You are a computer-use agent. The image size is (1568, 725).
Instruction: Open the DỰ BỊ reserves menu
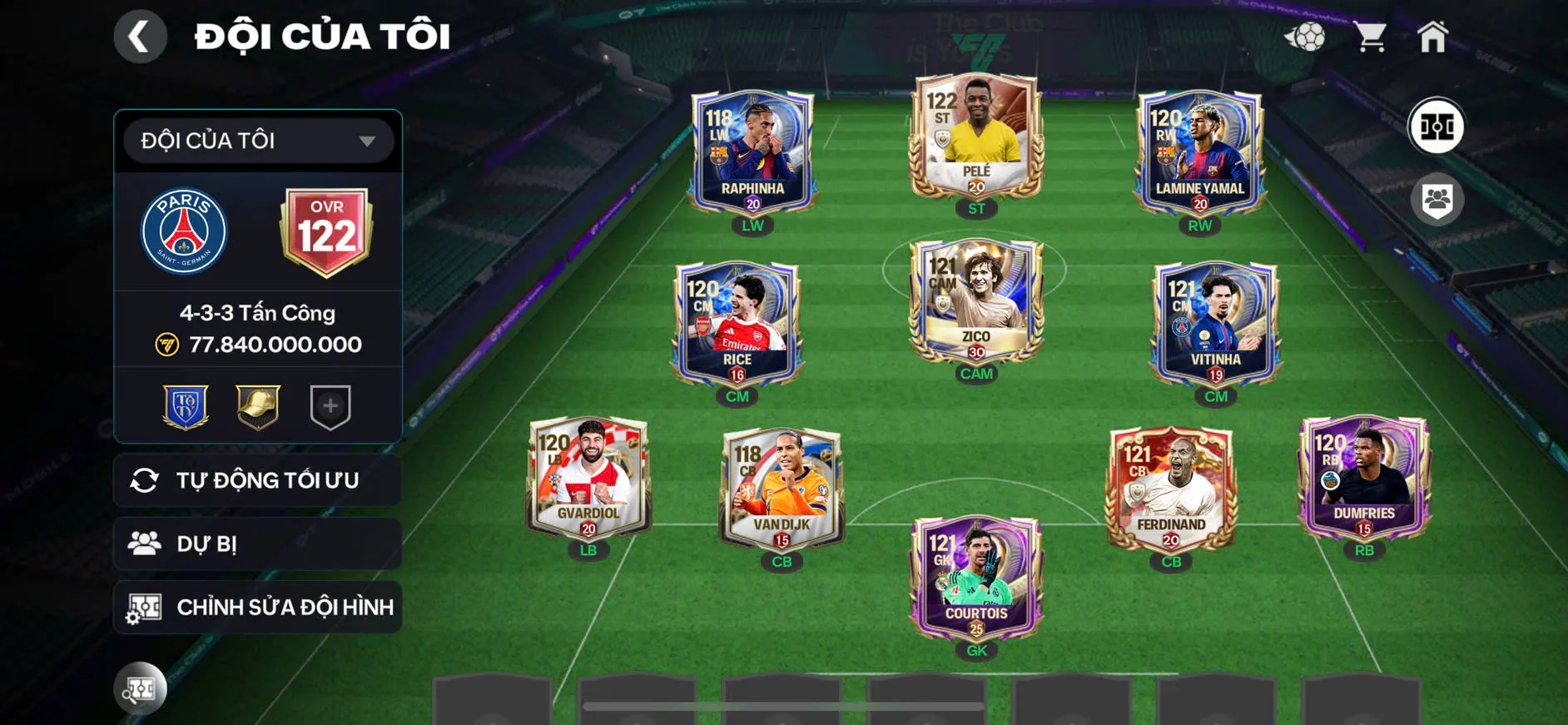point(257,544)
